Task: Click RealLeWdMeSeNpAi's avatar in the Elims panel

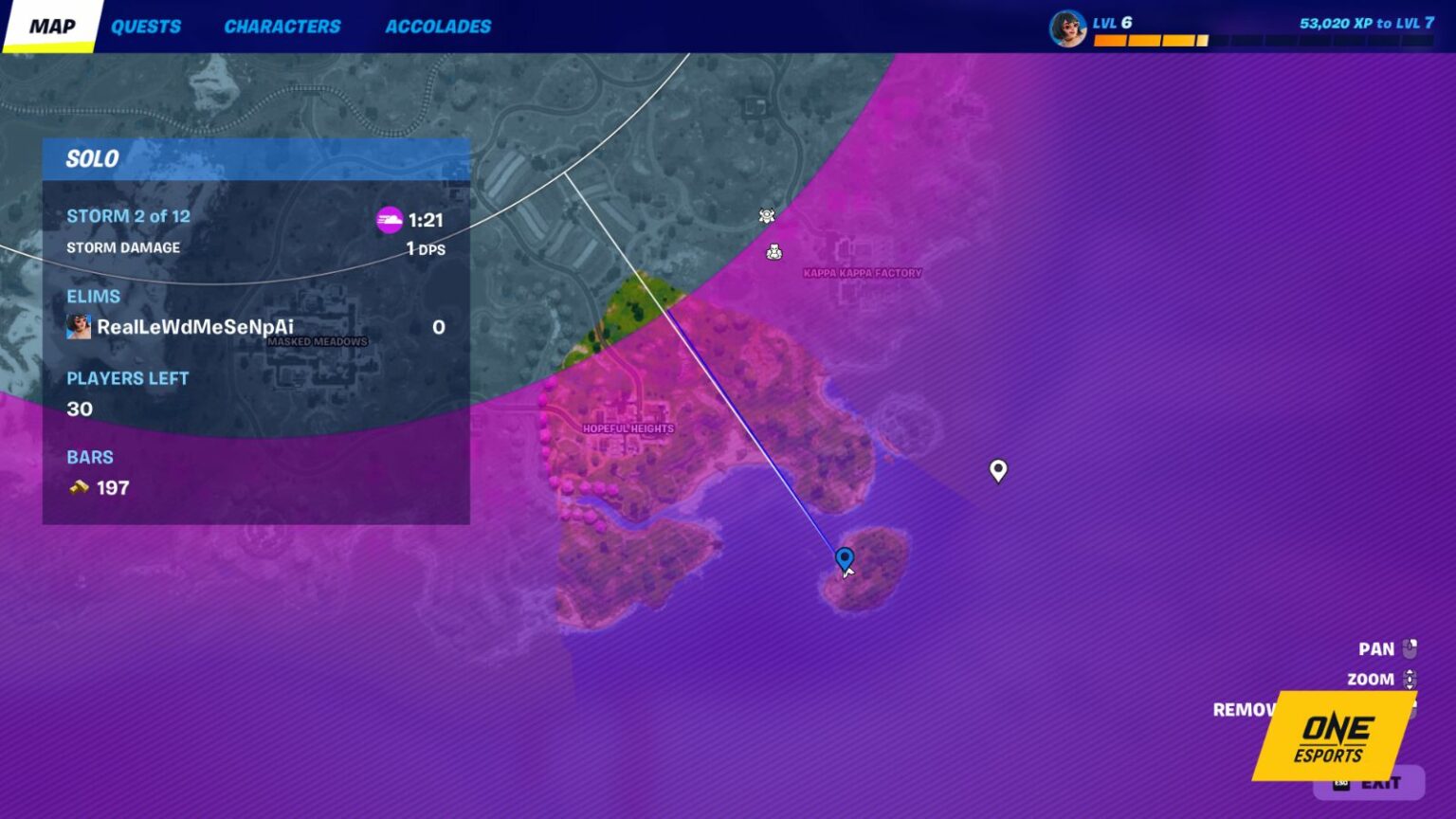Action: click(x=76, y=326)
